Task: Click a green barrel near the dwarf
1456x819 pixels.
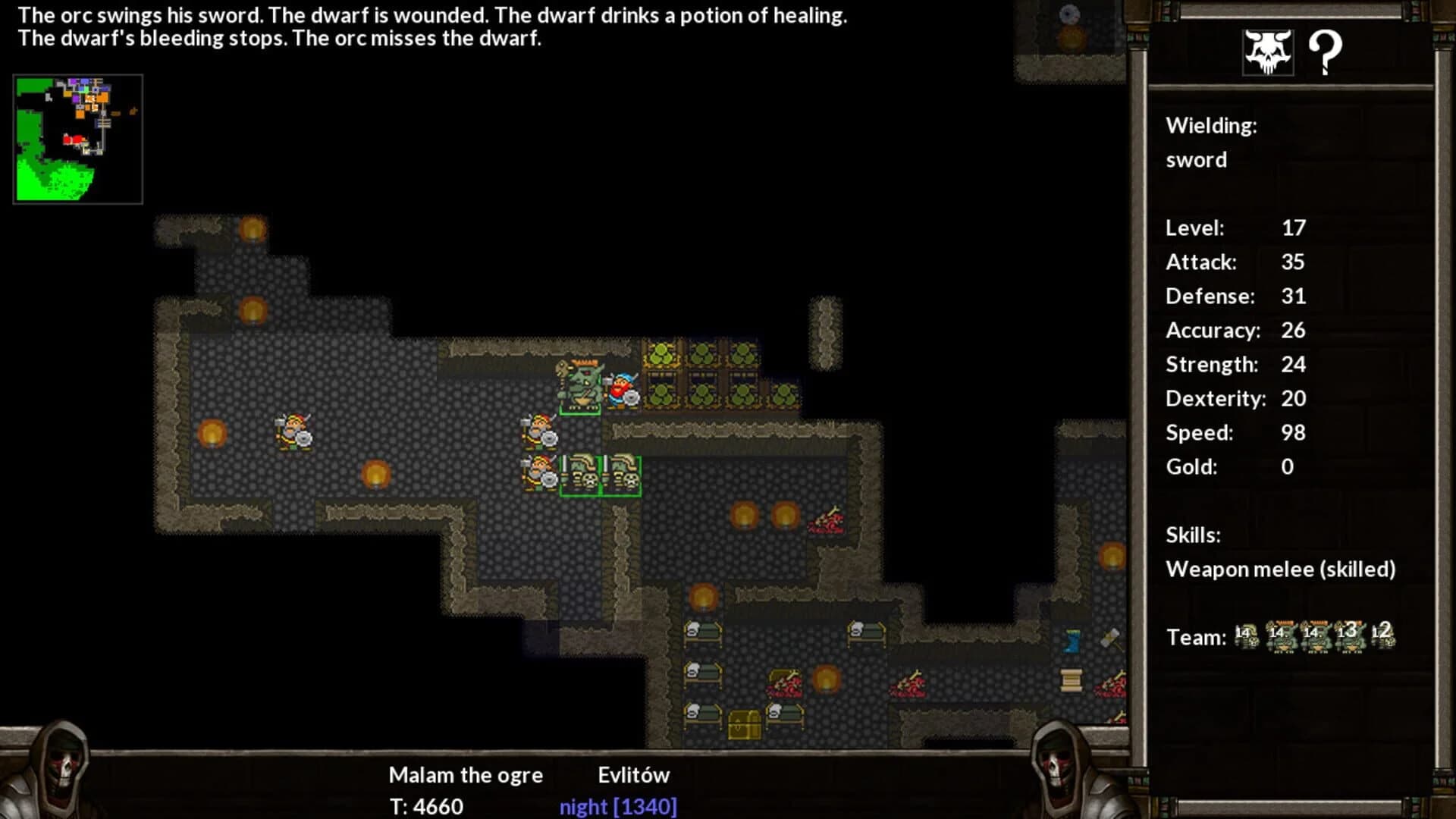Action: [662, 355]
